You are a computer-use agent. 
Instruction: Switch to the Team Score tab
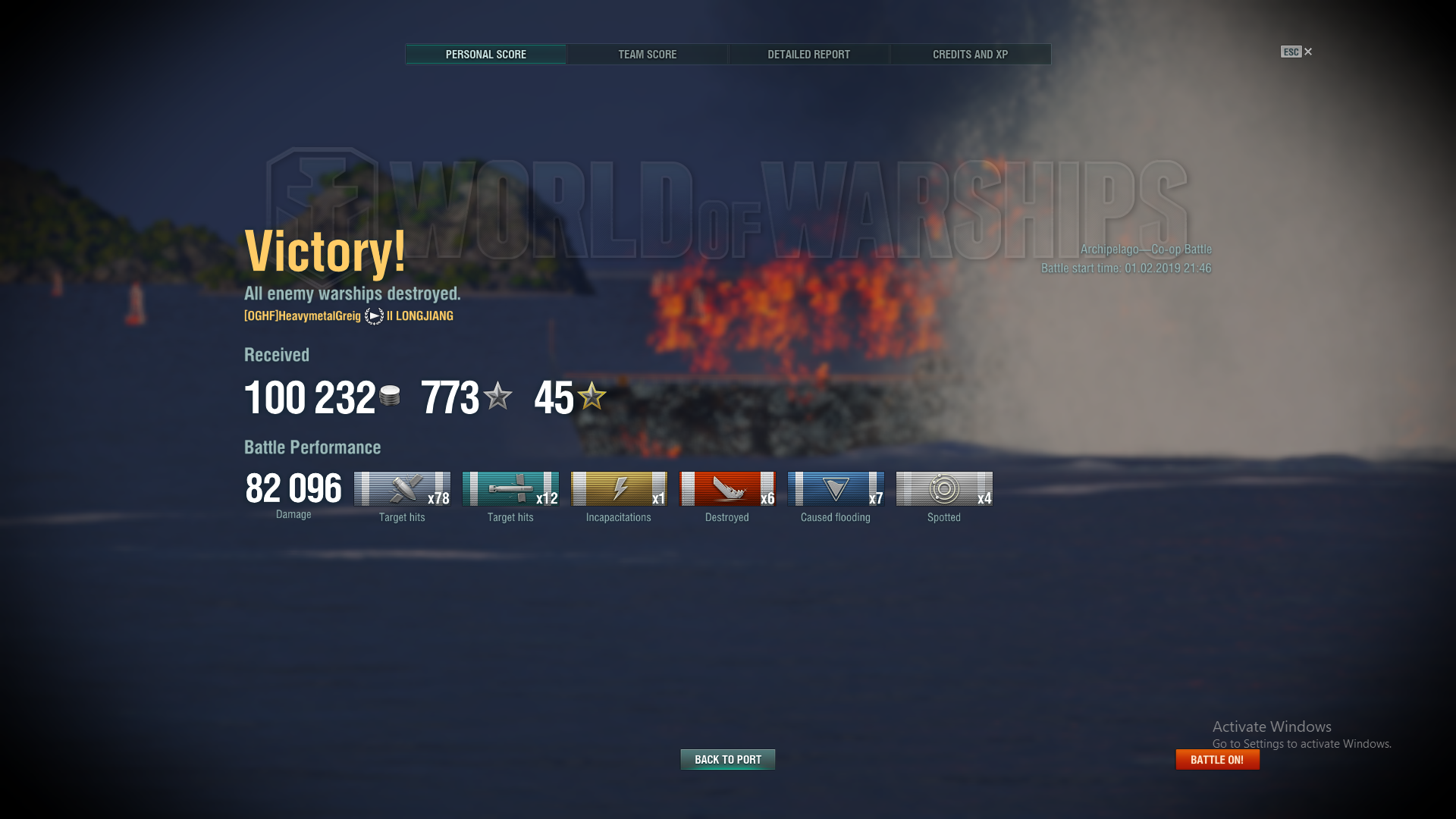coord(647,55)
